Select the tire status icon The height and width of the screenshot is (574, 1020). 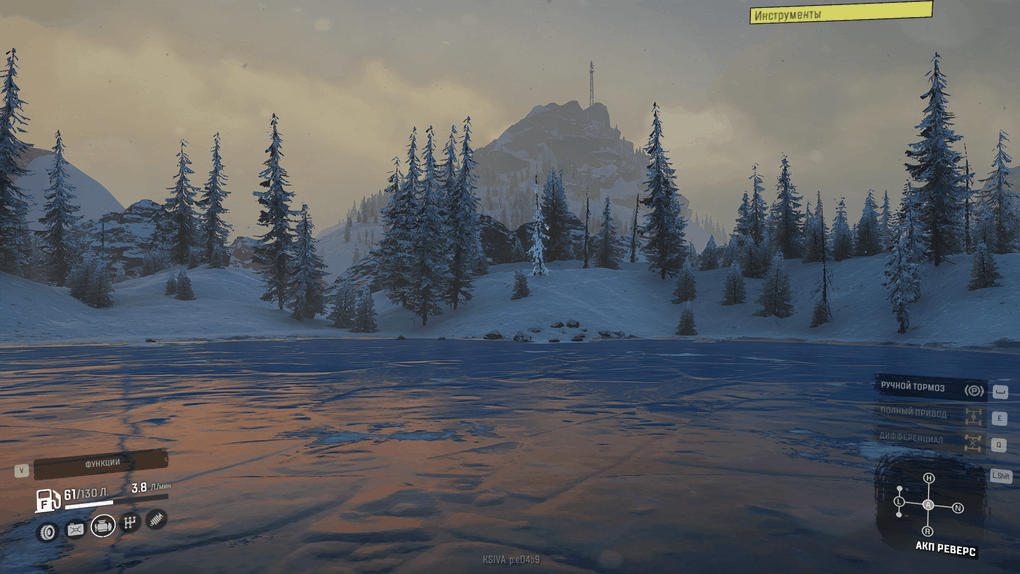tap(47, 530)
